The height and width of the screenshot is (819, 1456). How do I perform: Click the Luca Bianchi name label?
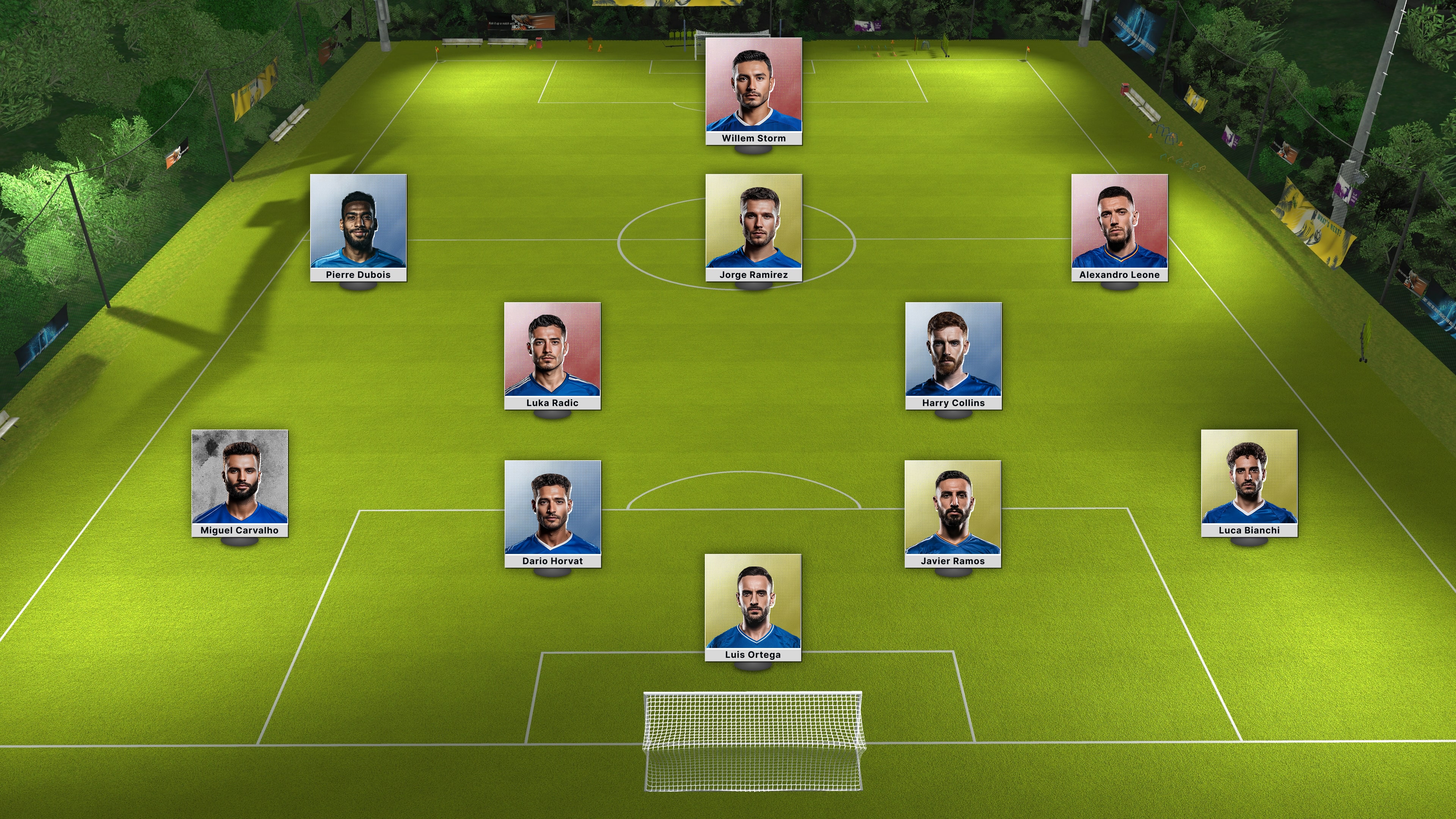(x=1249, y=531)
